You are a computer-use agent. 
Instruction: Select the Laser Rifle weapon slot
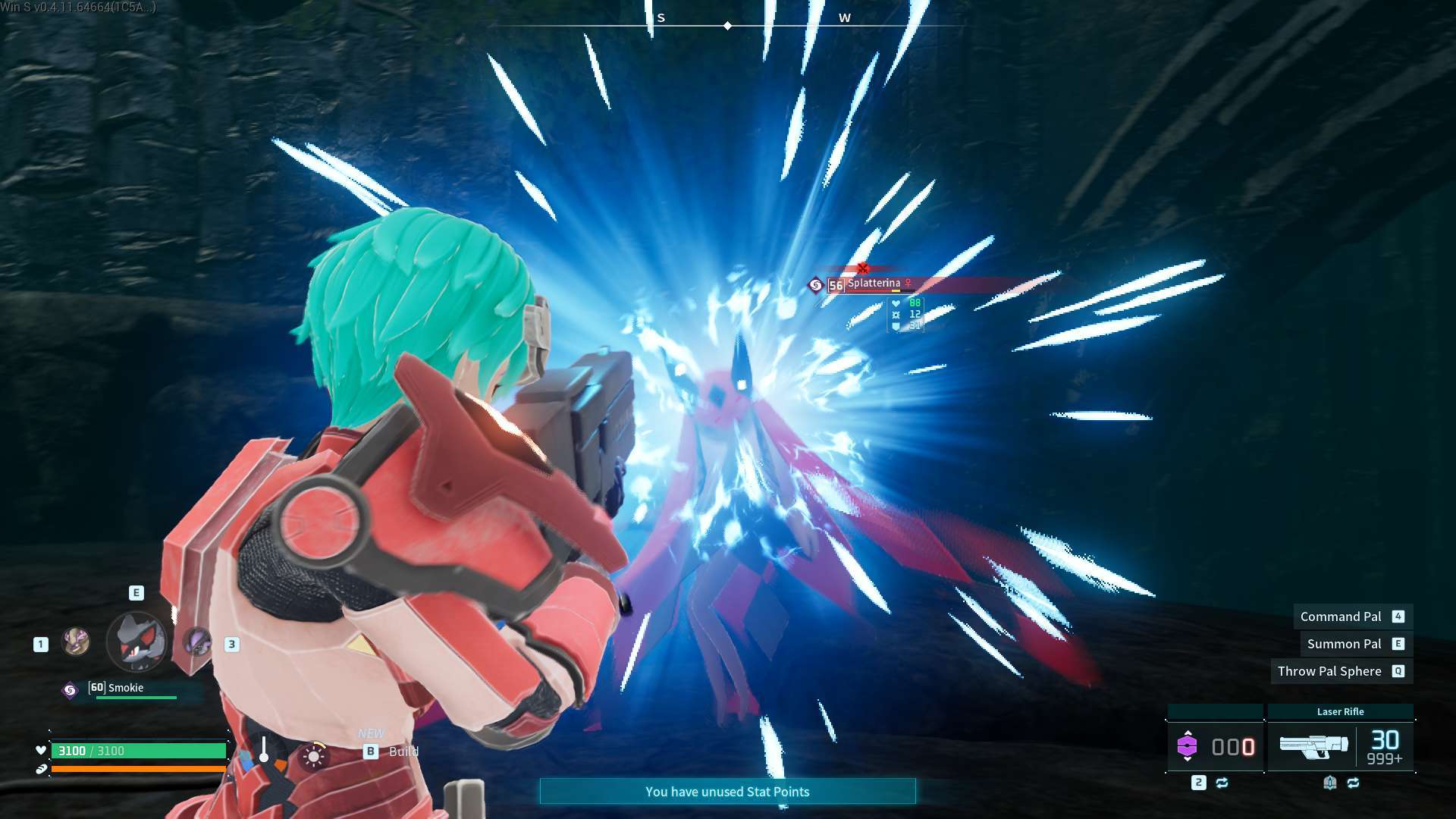(x=1313, y=746)
